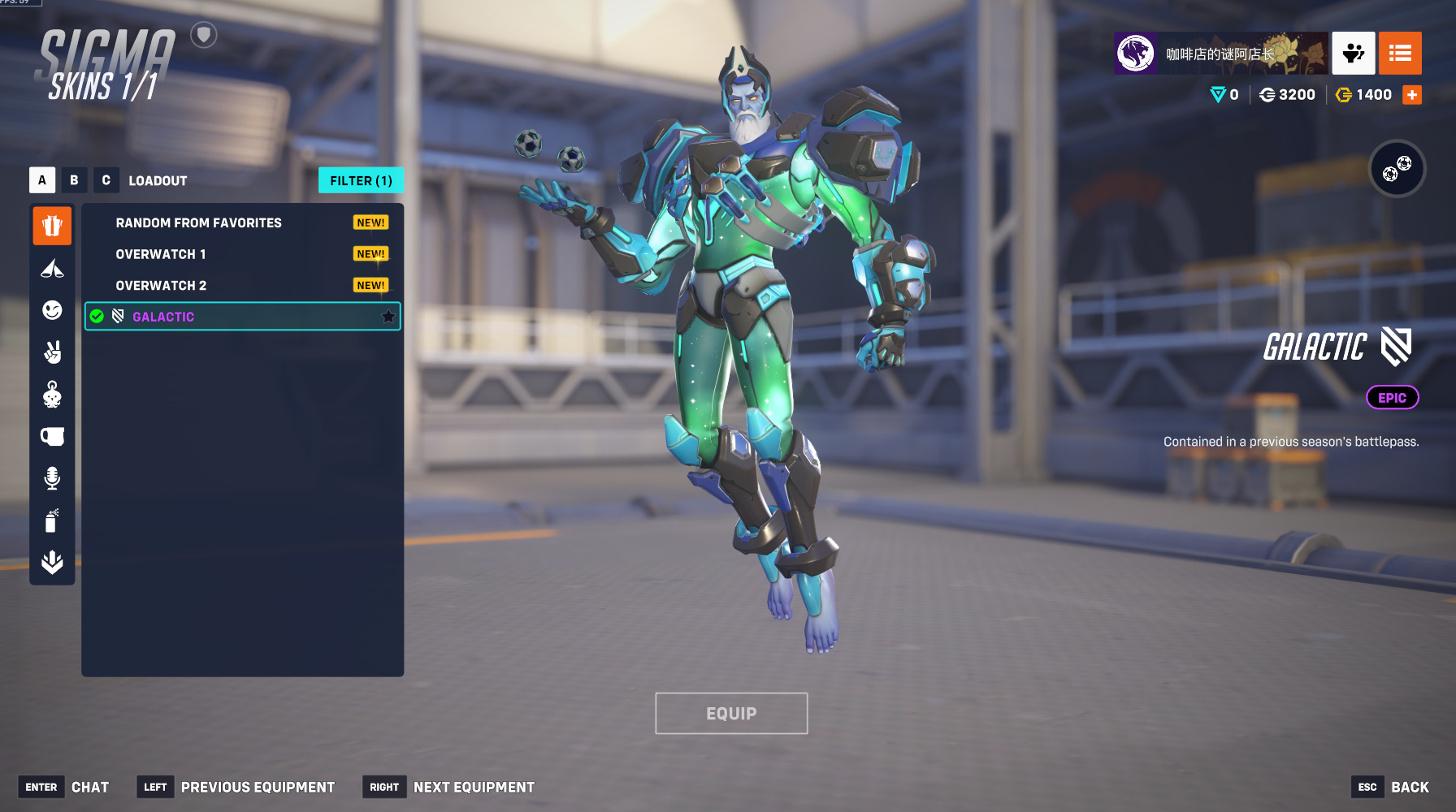Open the souvenirs mug category
1456x812 pixels.
click(52, 436)
